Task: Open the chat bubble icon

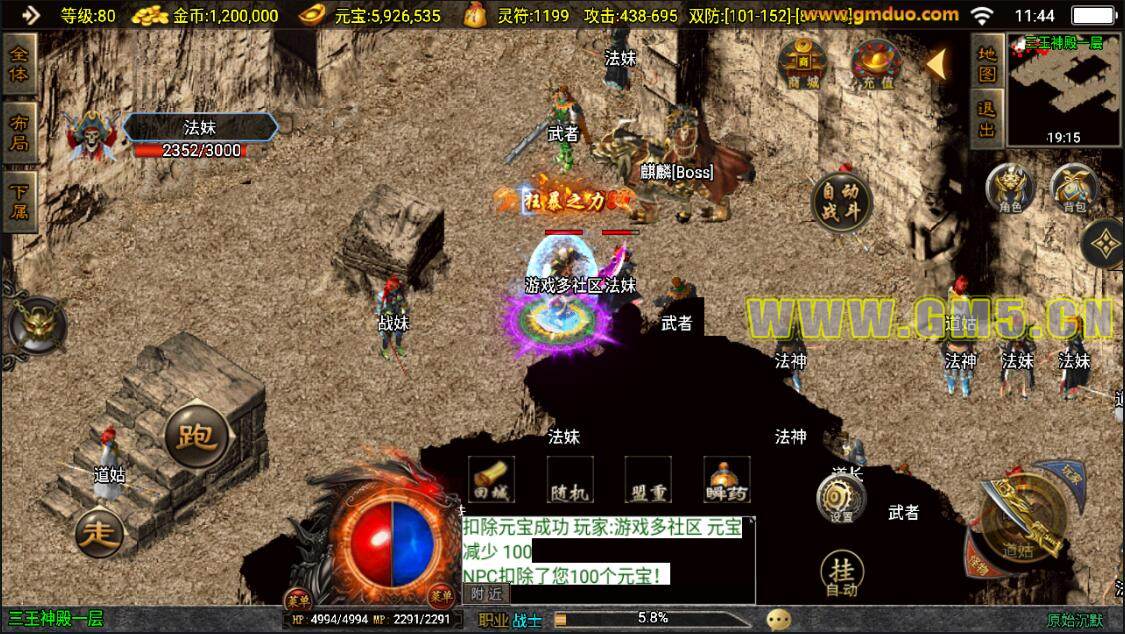Action: click(x=779, y=619)
